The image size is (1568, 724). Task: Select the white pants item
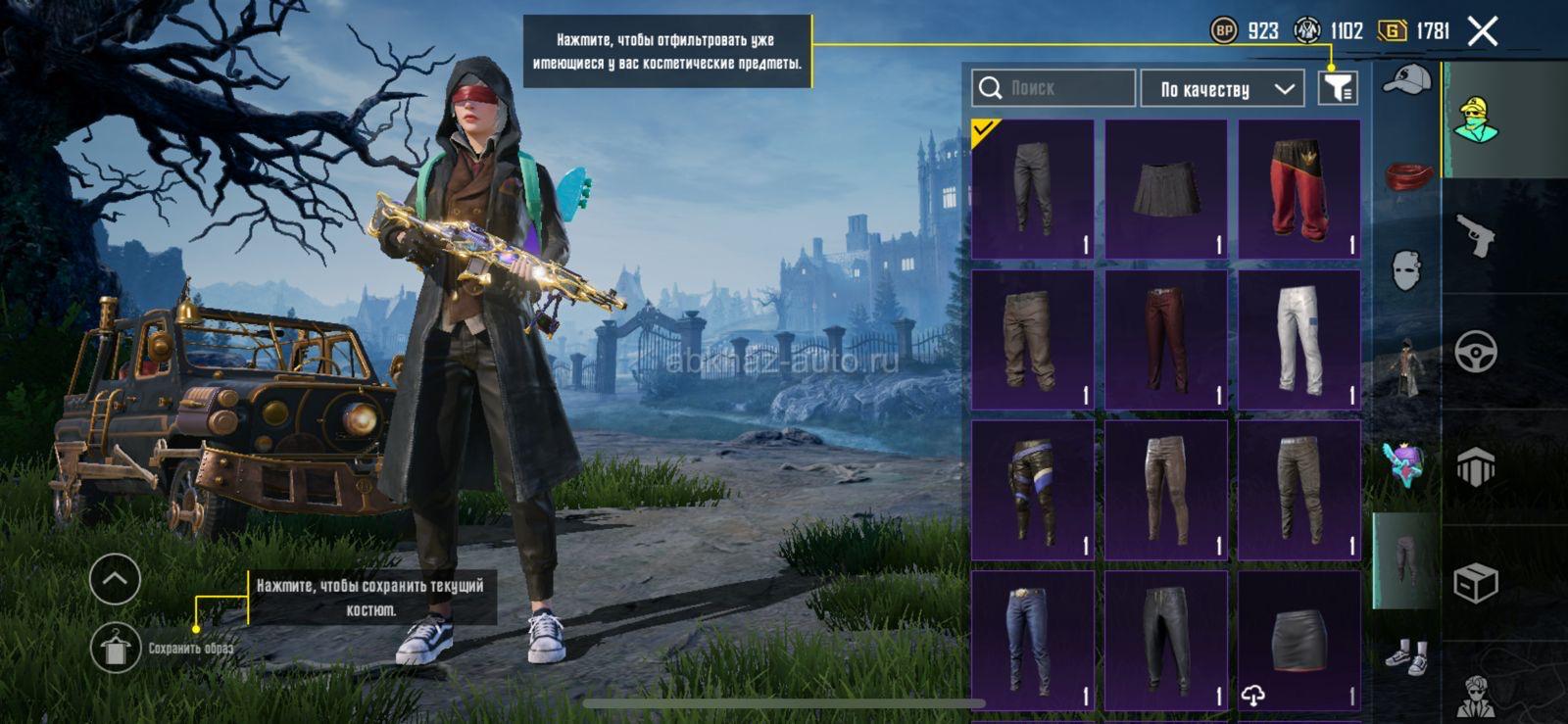[1299, 340]
